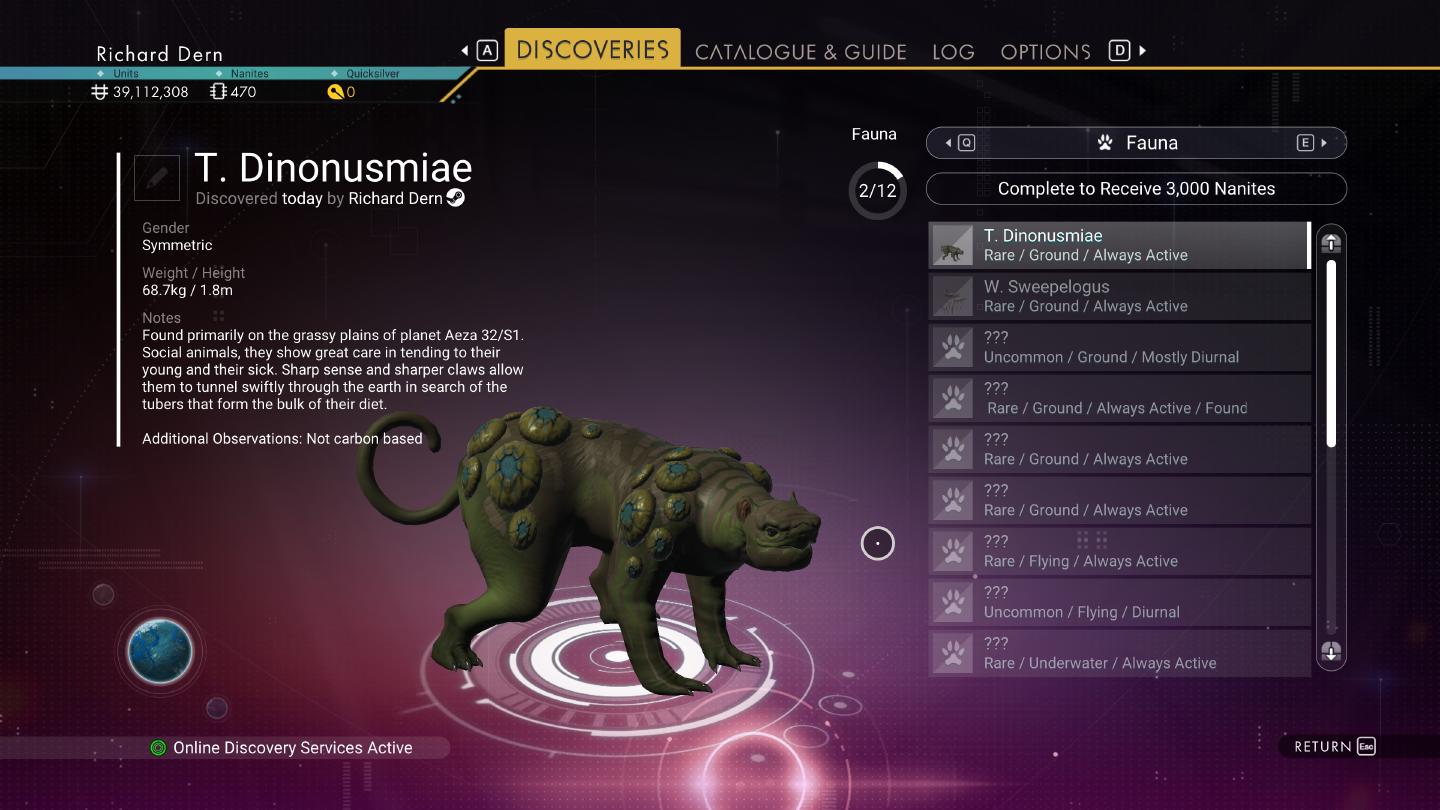Click the Steam icon next to Richard Dern
Screen dimensions: 1440x810
[456, 199]
